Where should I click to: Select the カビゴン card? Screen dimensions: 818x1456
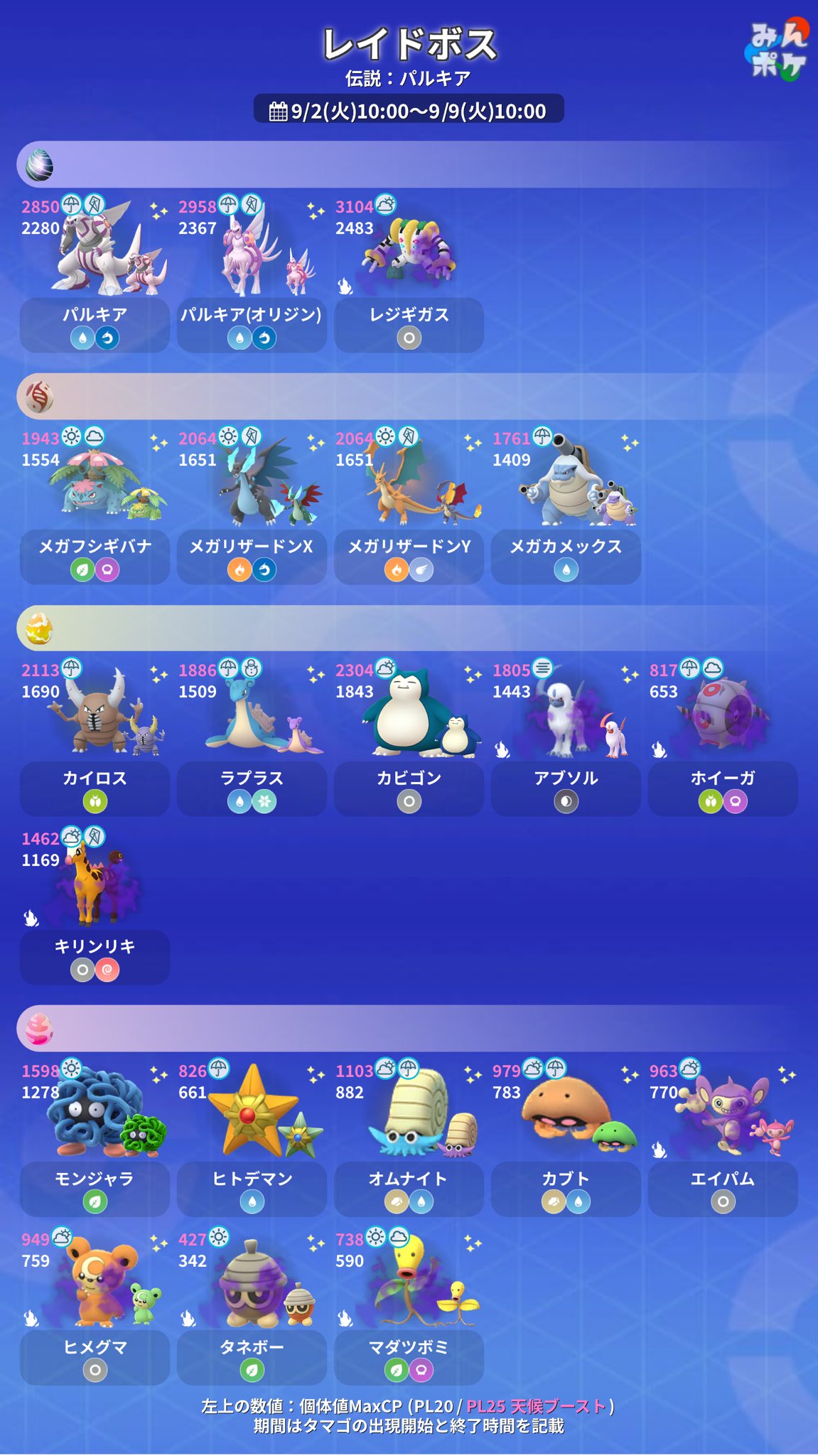[409, 738]
